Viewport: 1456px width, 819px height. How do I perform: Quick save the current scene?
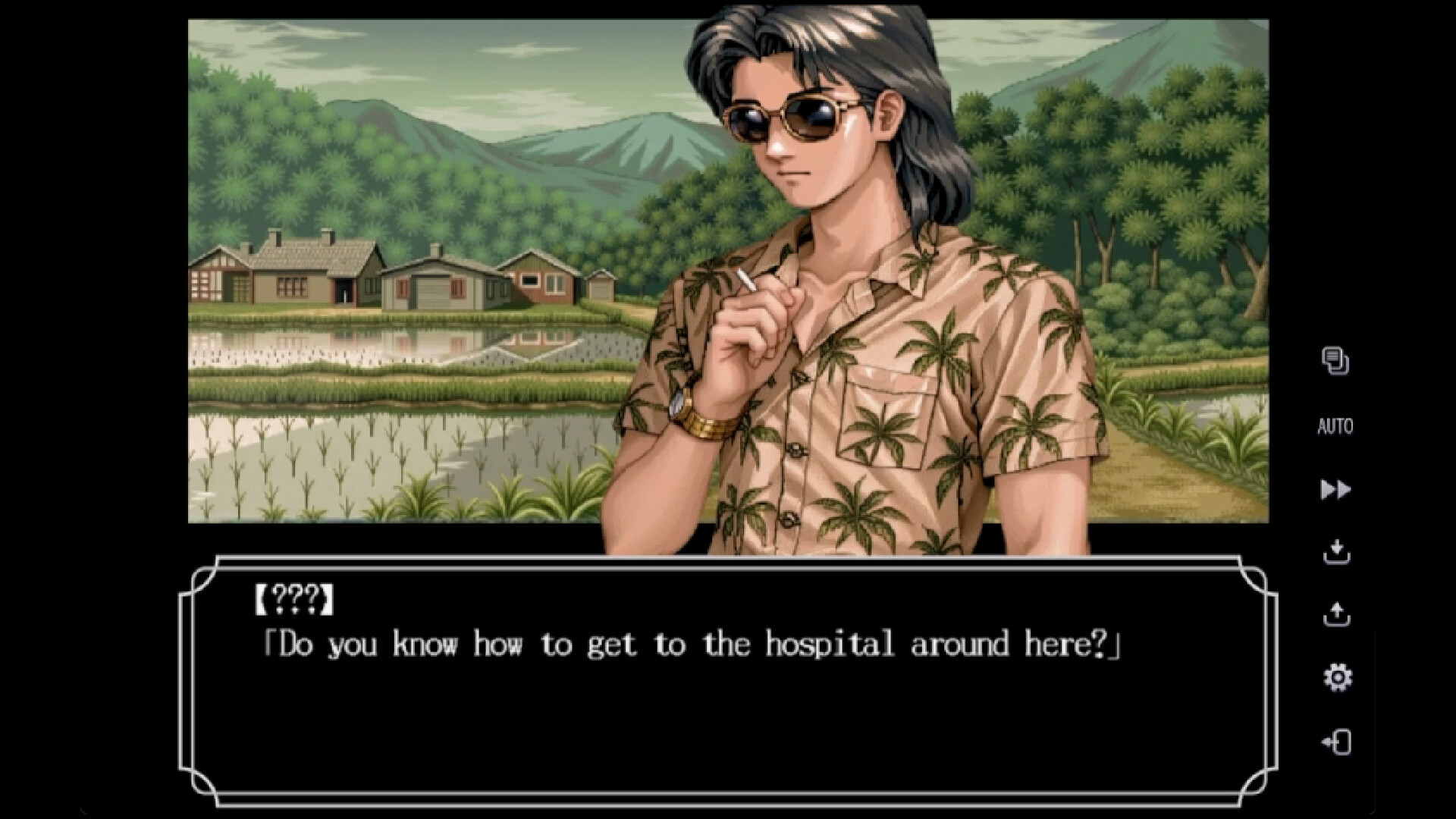click(1335, 551)
